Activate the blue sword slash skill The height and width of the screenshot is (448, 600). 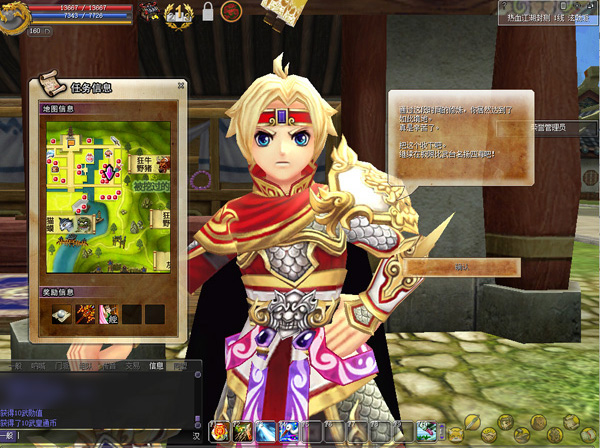[x=266, y=432]
